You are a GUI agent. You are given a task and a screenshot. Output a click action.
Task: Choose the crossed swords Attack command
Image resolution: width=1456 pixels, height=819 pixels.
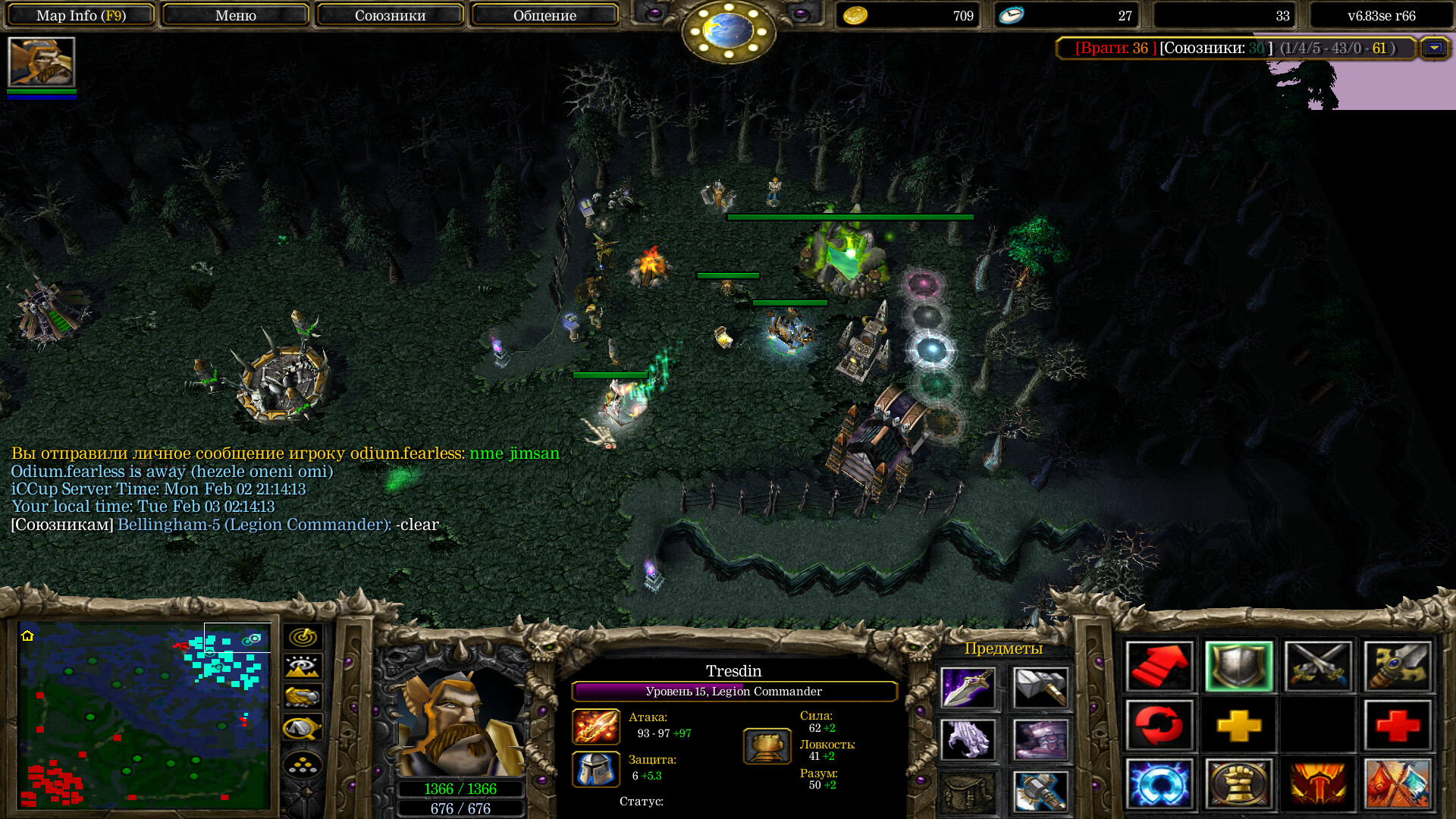tap(1319, 667)
